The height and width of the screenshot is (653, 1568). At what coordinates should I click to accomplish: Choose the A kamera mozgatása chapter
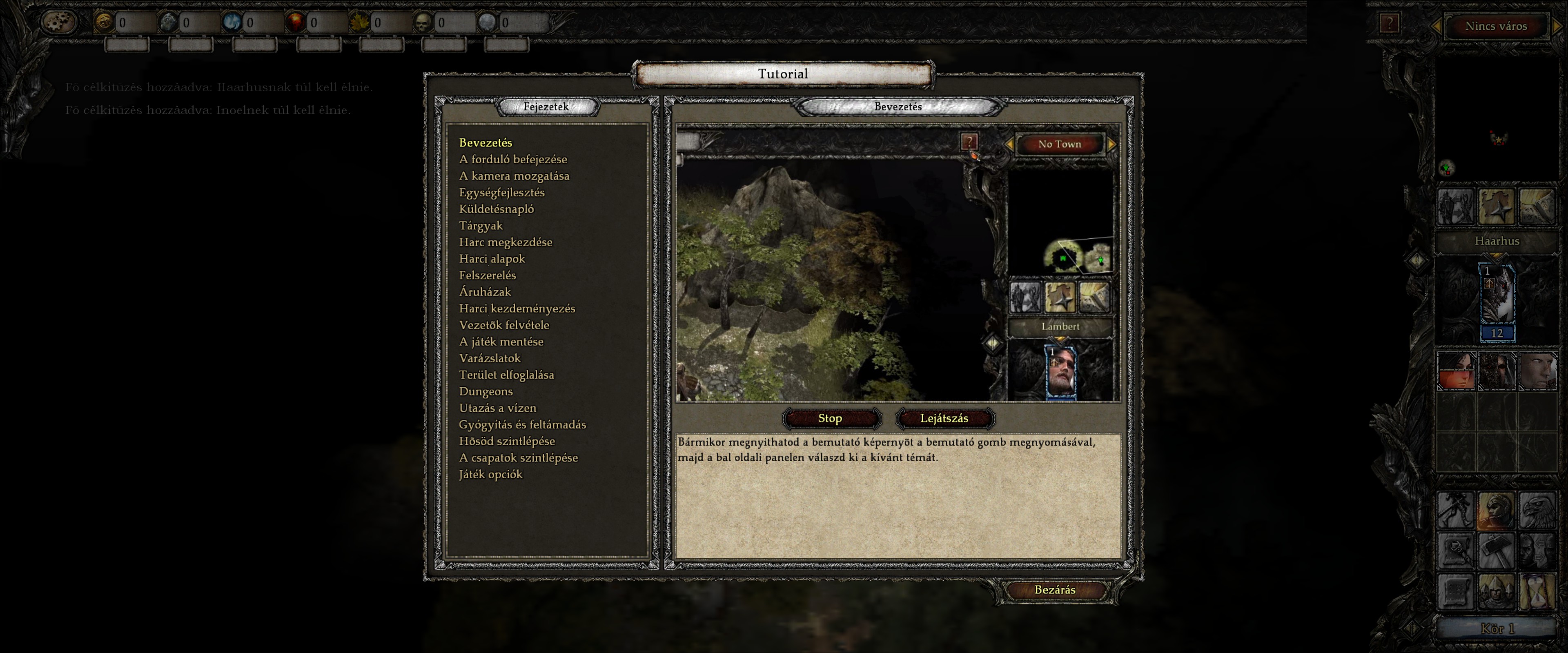tap(514, 176)
